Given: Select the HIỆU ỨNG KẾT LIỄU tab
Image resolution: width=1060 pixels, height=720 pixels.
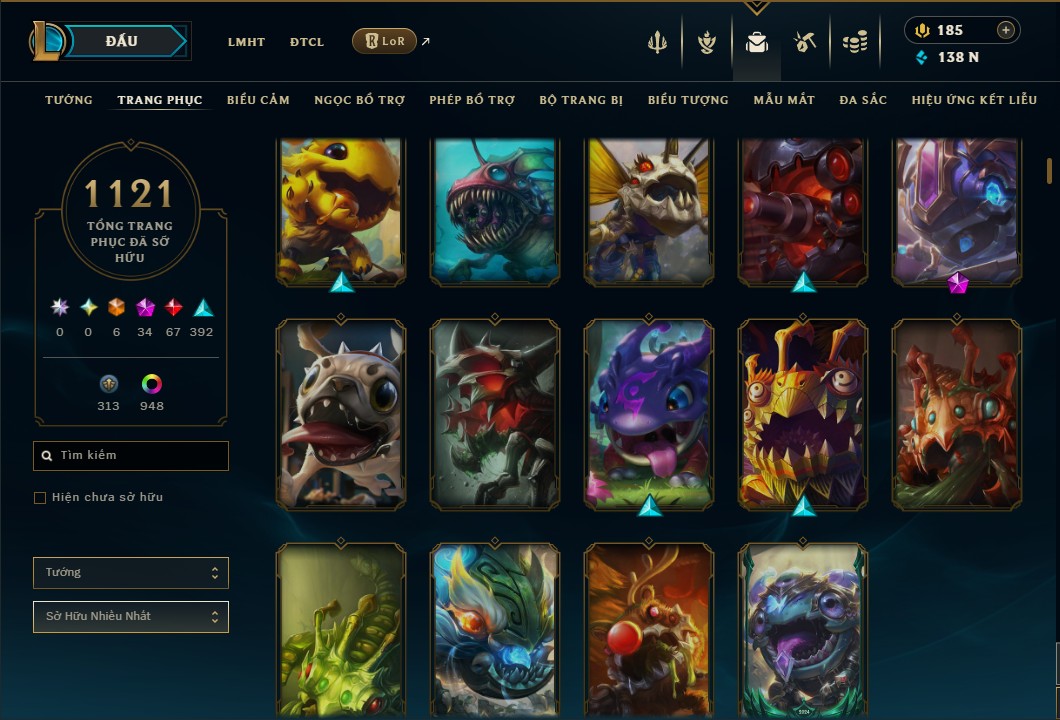Looking at the screenshot, I should (974, 100).
